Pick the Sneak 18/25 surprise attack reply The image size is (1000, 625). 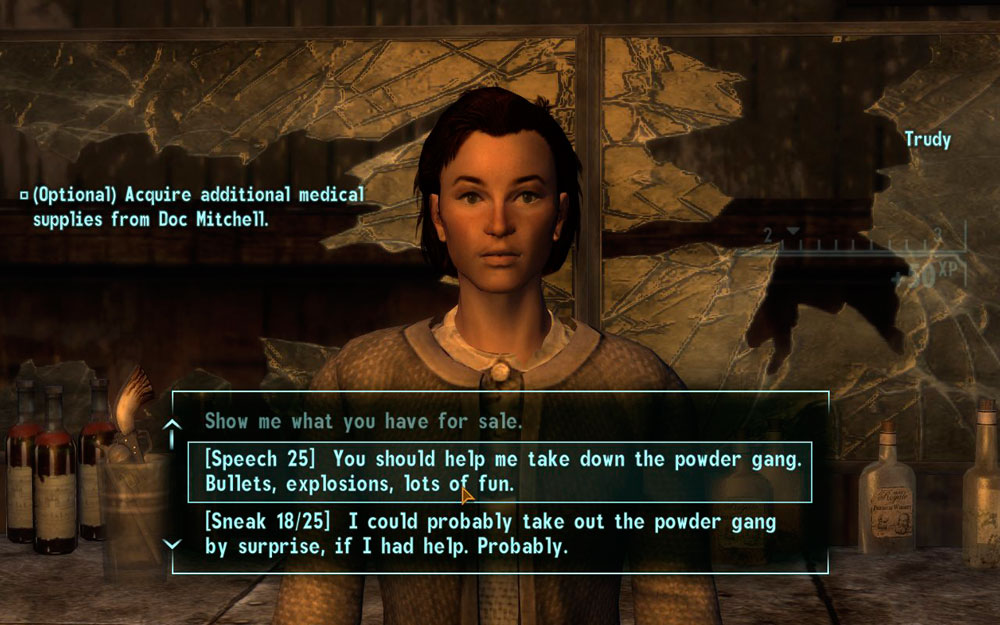coord(490,535)
